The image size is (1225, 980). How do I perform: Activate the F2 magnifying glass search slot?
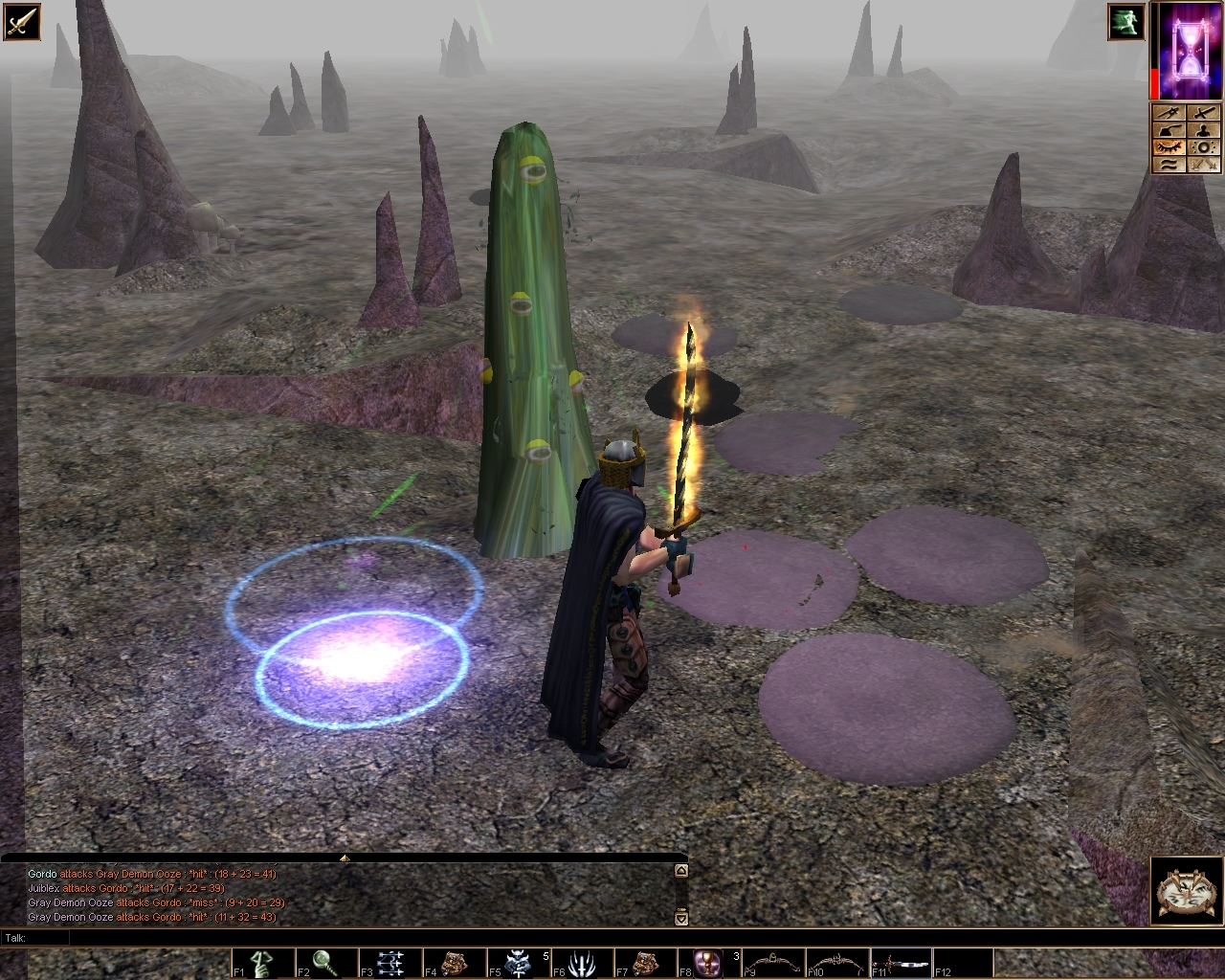326,962
